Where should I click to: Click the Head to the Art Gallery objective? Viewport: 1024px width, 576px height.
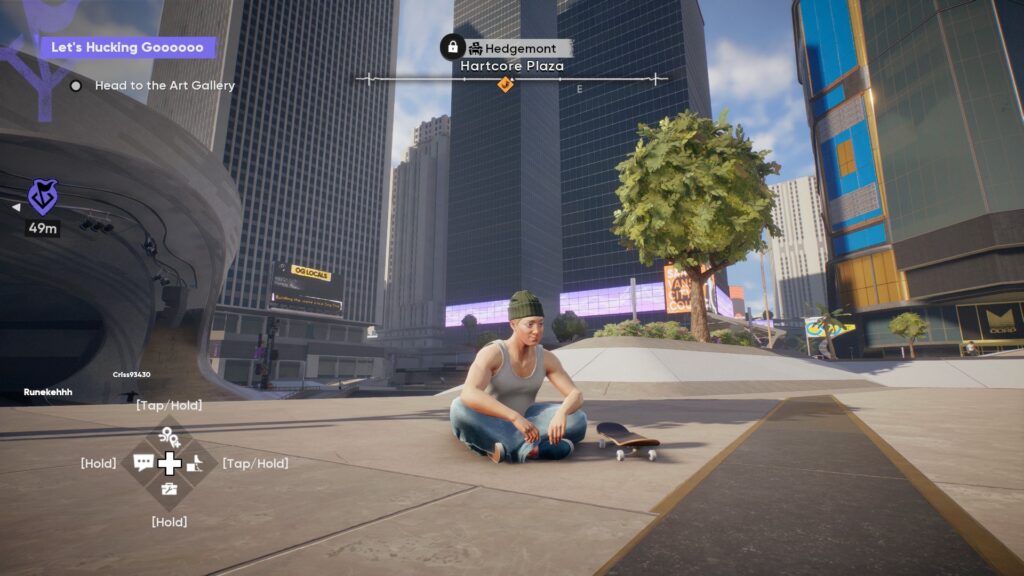pos(164,86)
